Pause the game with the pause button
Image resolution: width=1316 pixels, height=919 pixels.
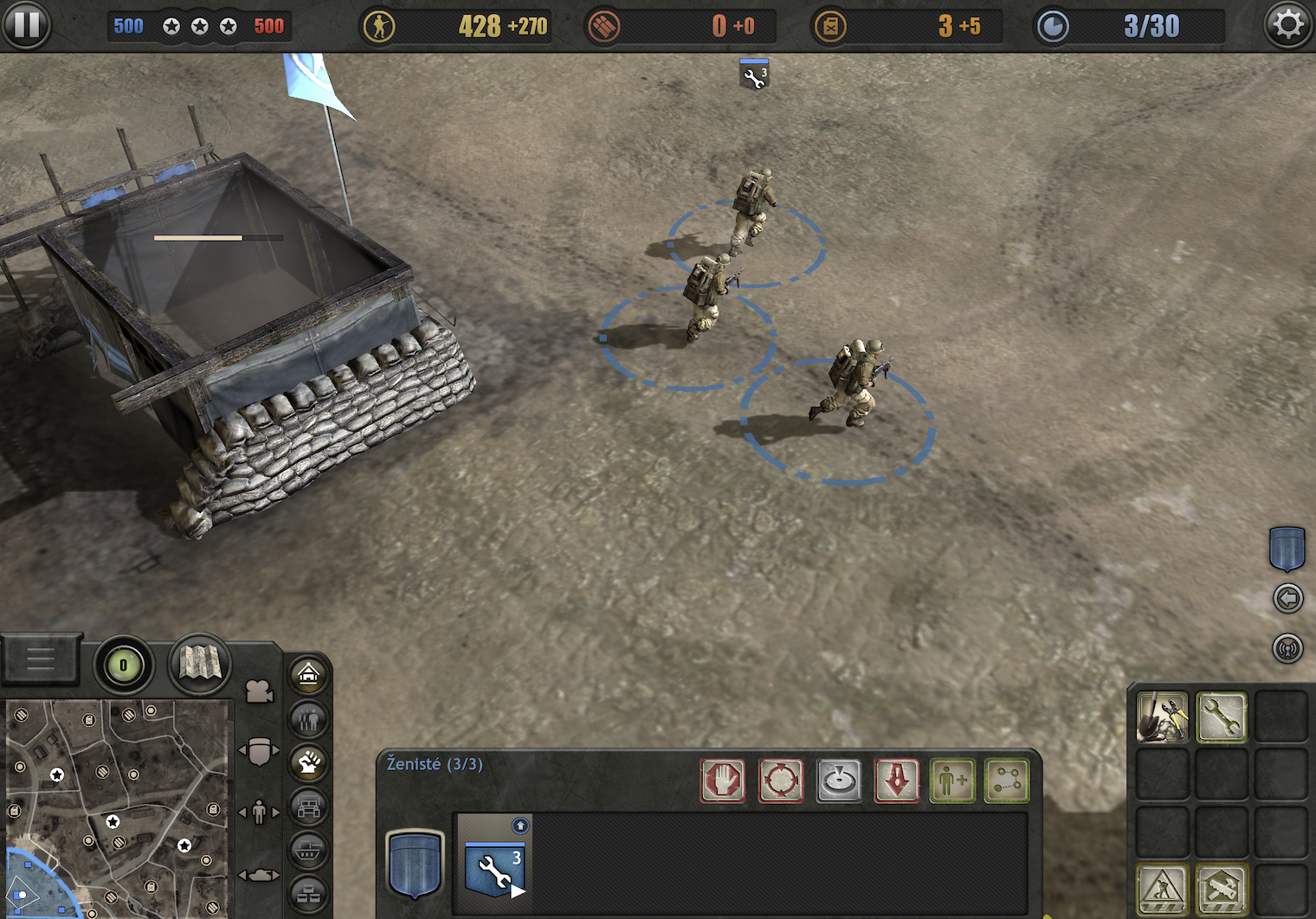pyautogui.click(x=26, y=24)
